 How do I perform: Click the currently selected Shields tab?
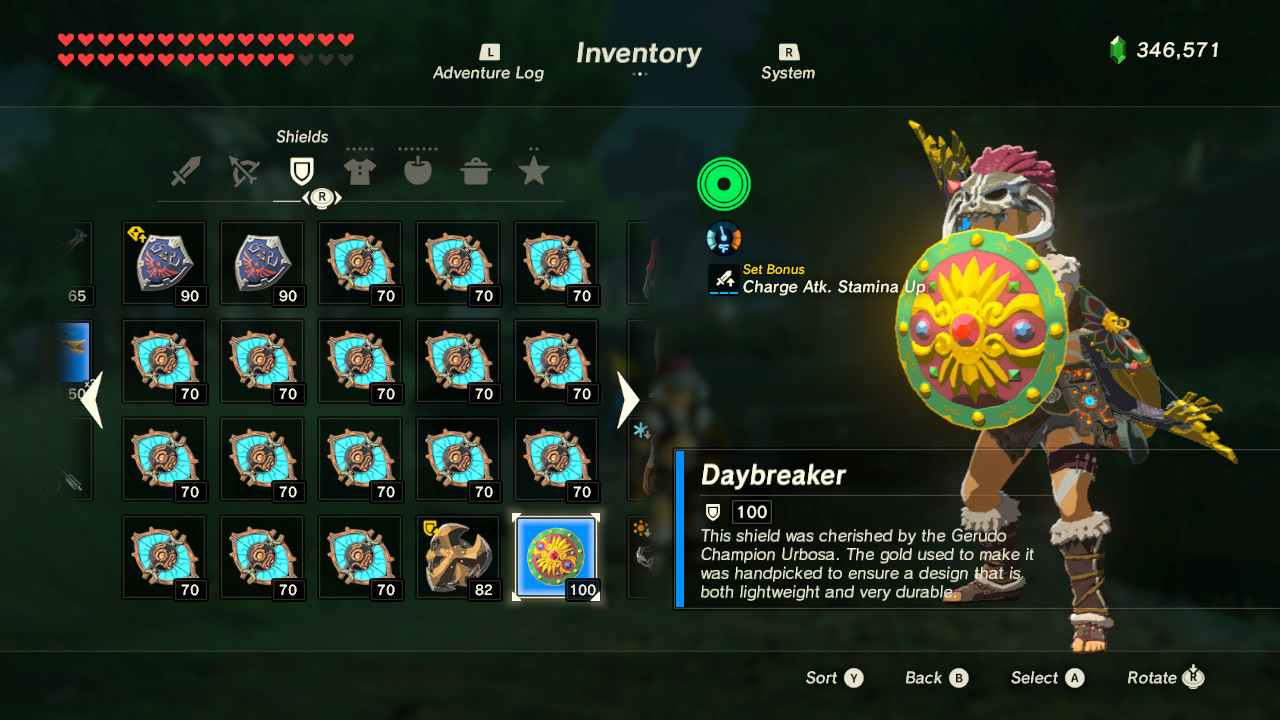click(x=301, y=169)
